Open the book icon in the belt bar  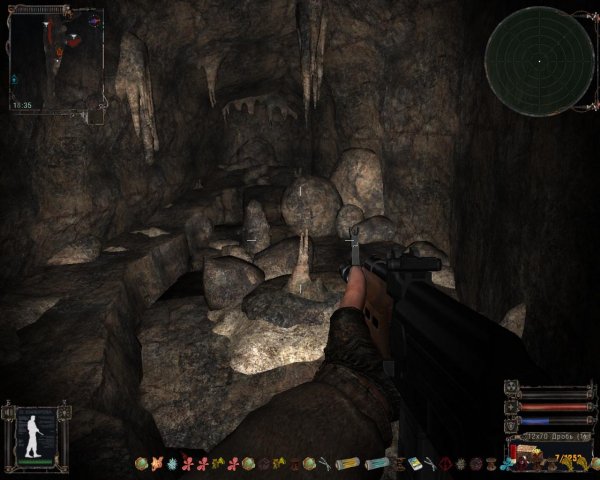click(413, 464)
